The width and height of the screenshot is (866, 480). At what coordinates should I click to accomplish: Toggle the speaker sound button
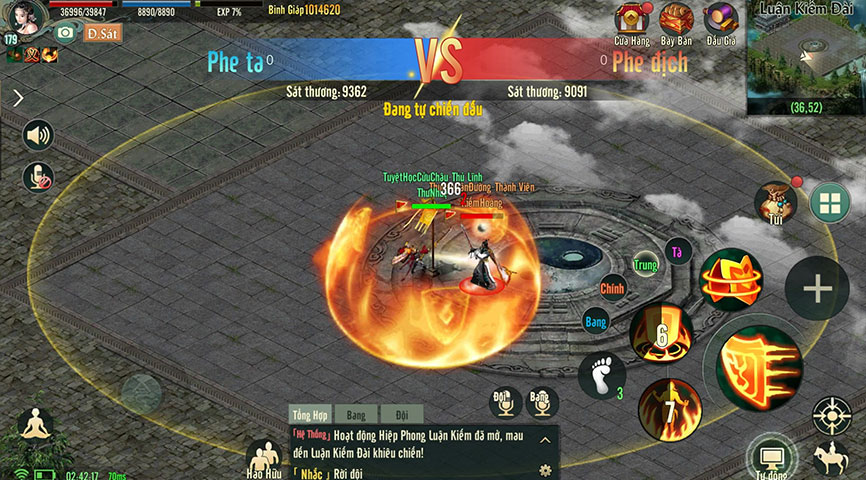tap(38, 135)
